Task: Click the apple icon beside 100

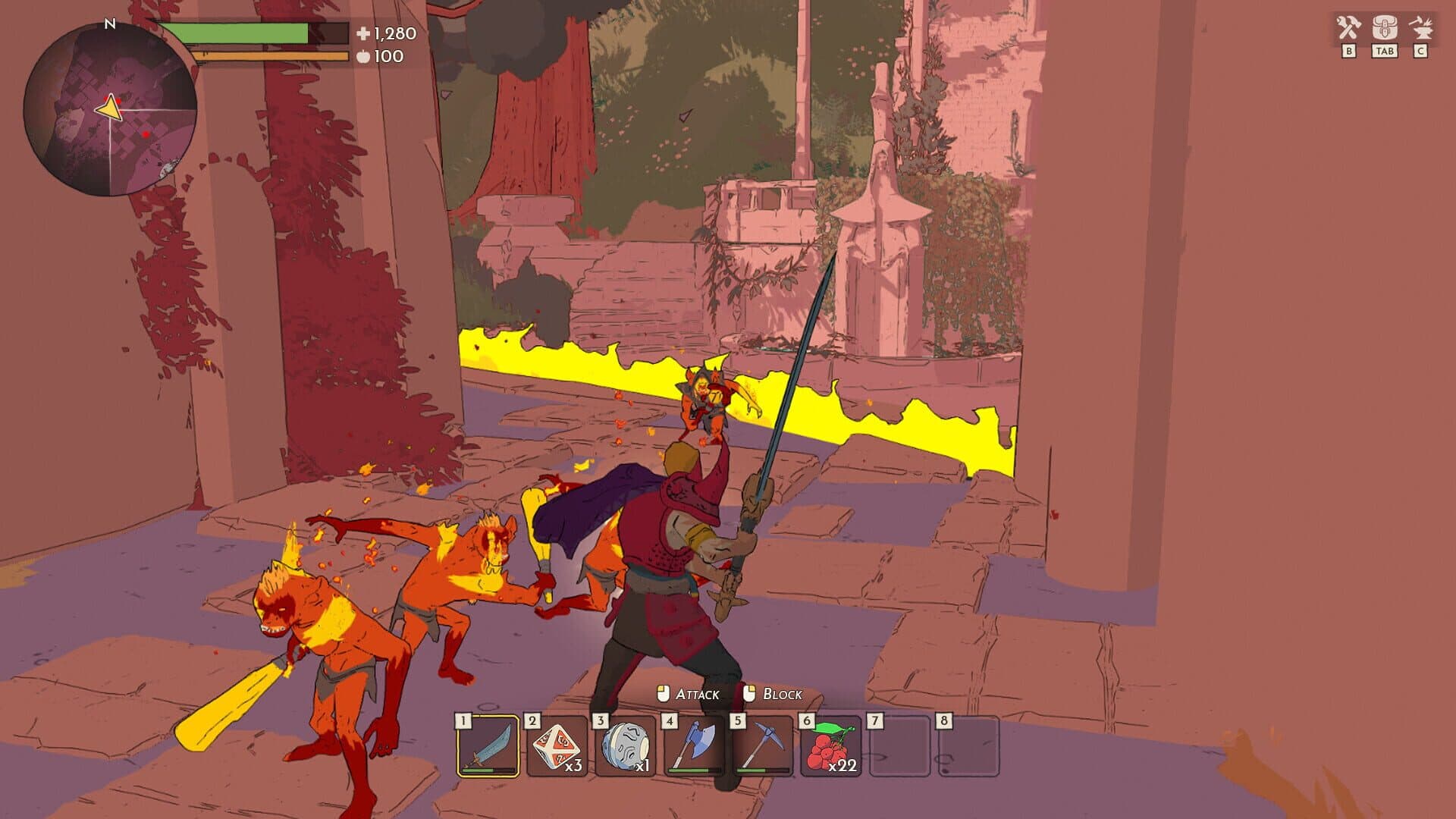Action: click(x=362, y=56)
